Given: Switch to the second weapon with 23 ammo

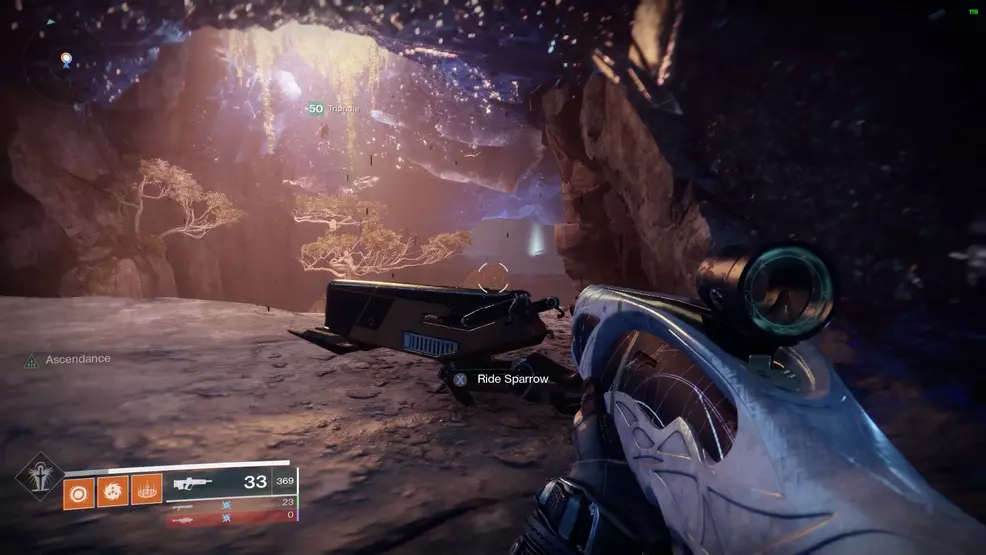Looking at the screenshot, I should tap(231, 503).
